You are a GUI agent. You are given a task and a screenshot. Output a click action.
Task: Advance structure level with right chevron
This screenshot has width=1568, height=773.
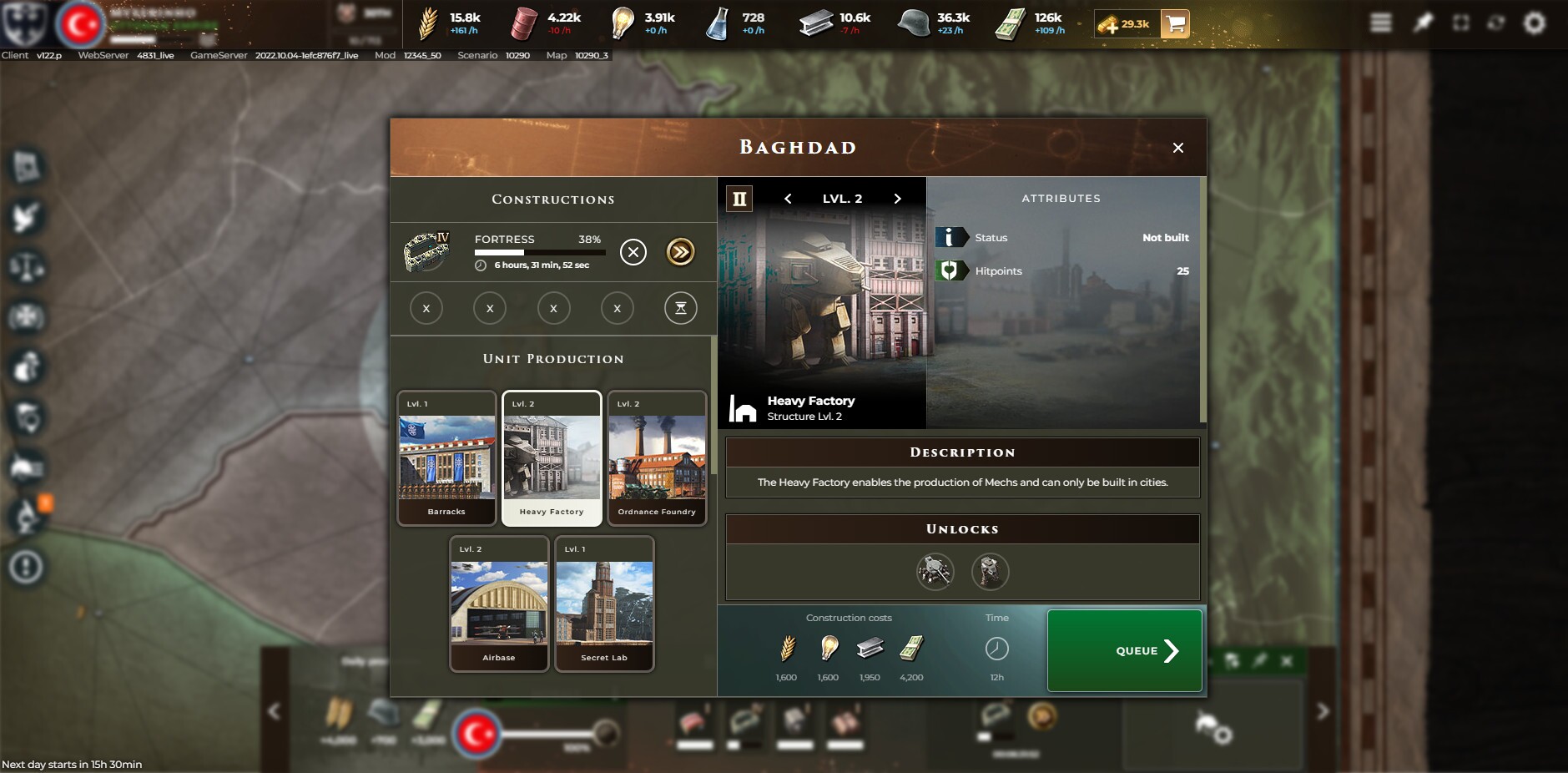pyautogui.click(x=897, y=199)
